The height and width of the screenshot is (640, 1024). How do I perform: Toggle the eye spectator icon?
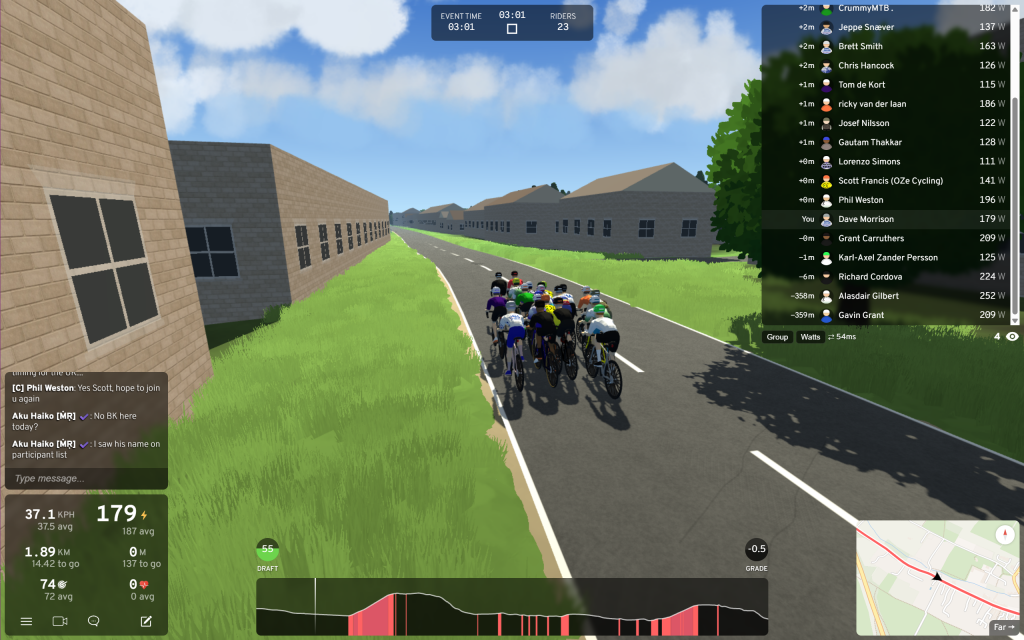click(1012, 337)
